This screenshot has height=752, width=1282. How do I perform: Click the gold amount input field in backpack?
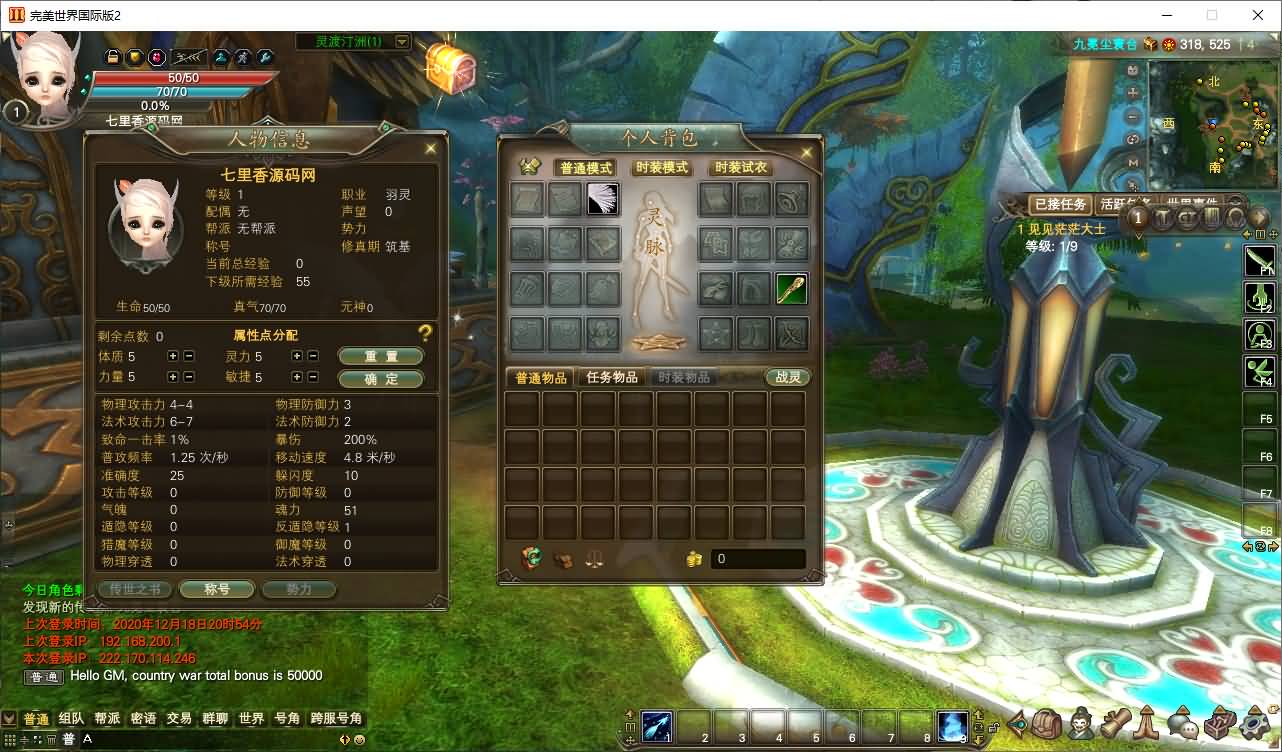pos(757,560)
